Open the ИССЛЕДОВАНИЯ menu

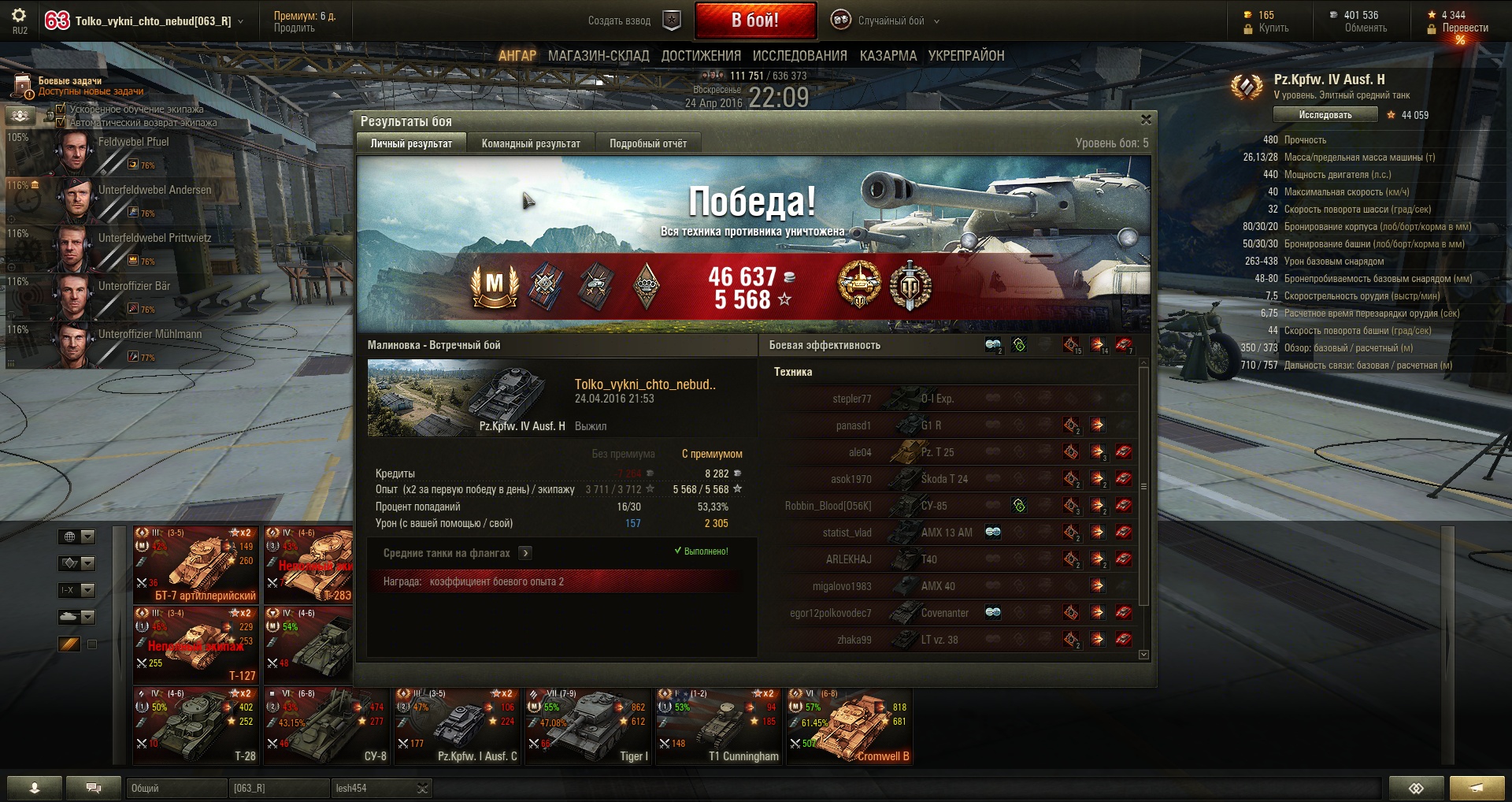click(799, 56)
